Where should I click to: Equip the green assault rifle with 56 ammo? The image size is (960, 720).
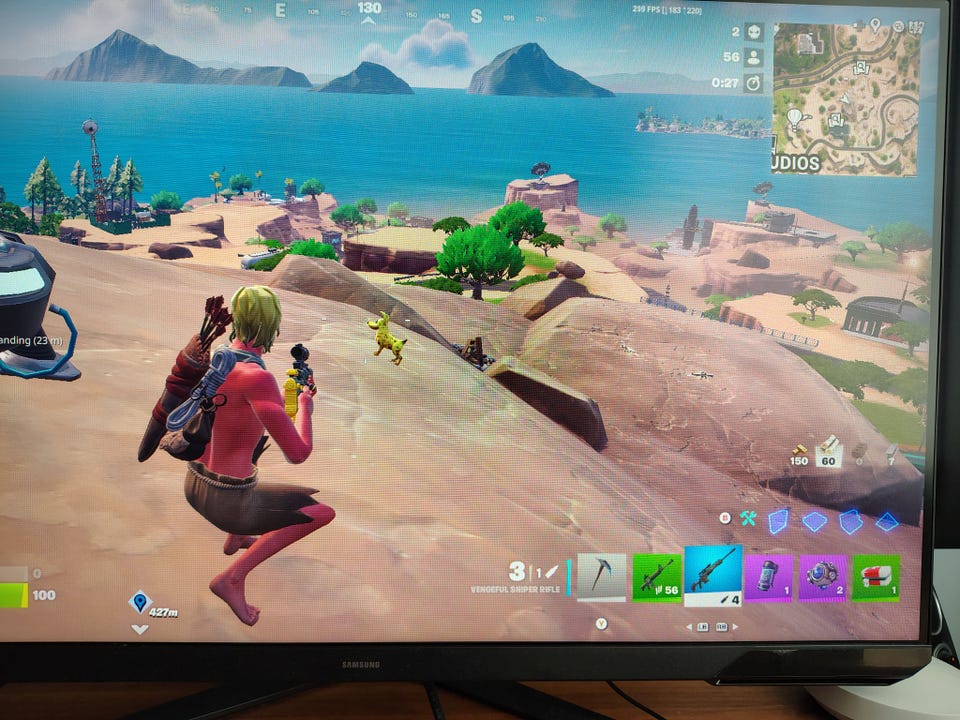pos(657,577)
